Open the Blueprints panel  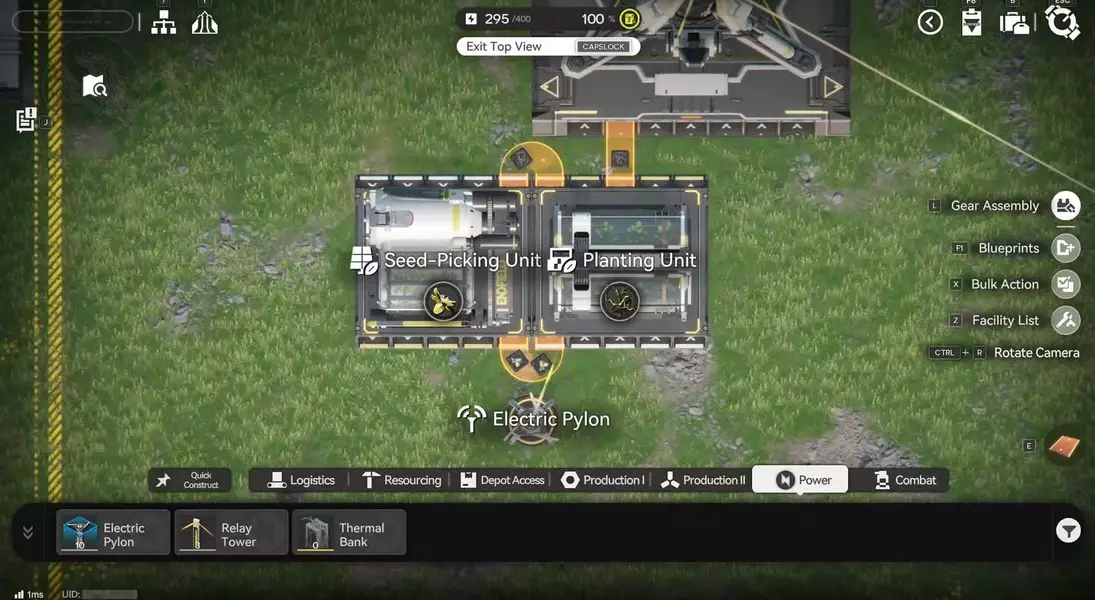[x=1066, y=248]
